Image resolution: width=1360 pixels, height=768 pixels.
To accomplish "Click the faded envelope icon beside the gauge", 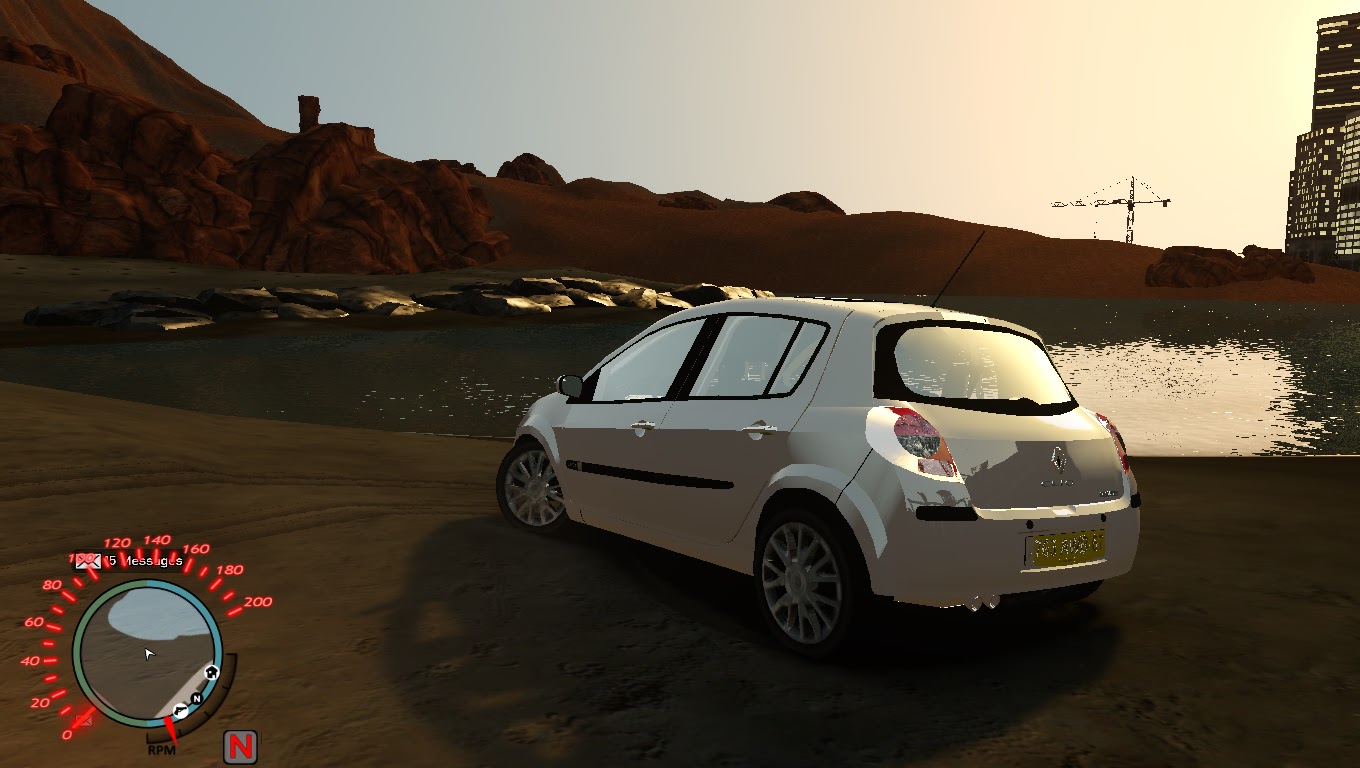I will [x=82, y=720].
